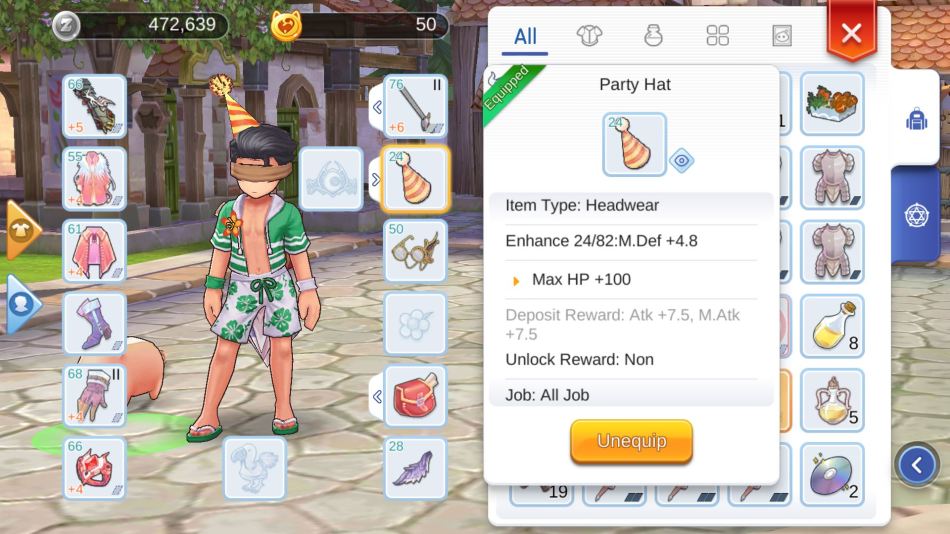Select the food platter inventory item
950x534 pixels.
point(832,104)
